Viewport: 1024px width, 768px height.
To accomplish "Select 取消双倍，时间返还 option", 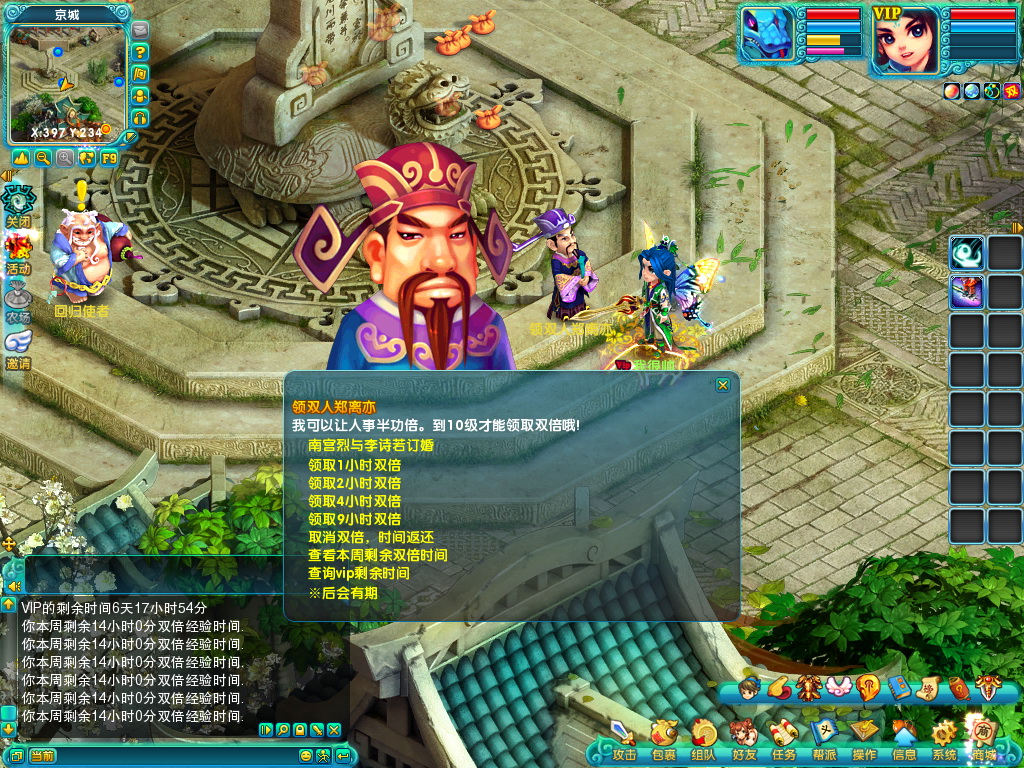I will tap(370, 537).
